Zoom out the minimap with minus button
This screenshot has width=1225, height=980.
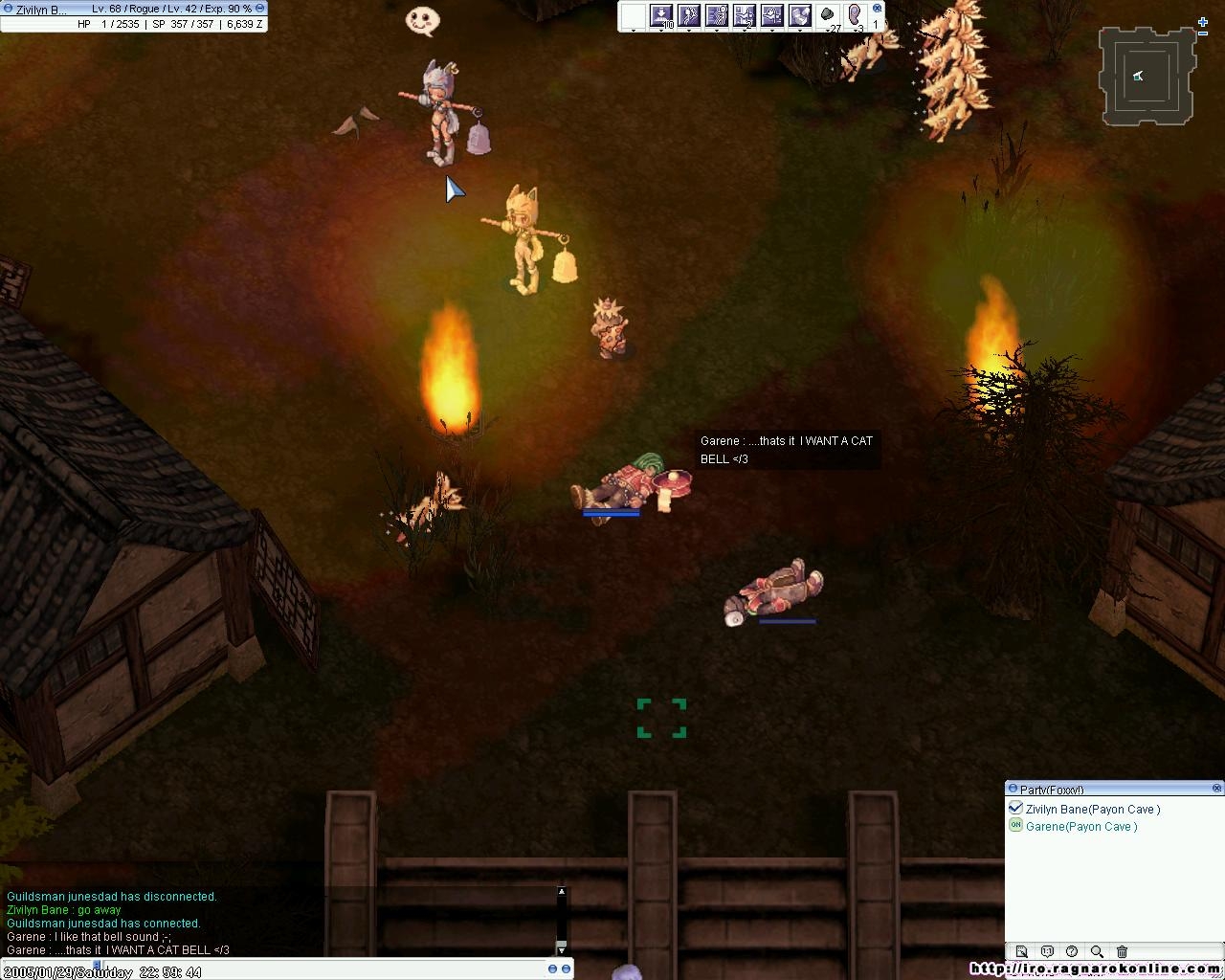(x=1203, y=33)
